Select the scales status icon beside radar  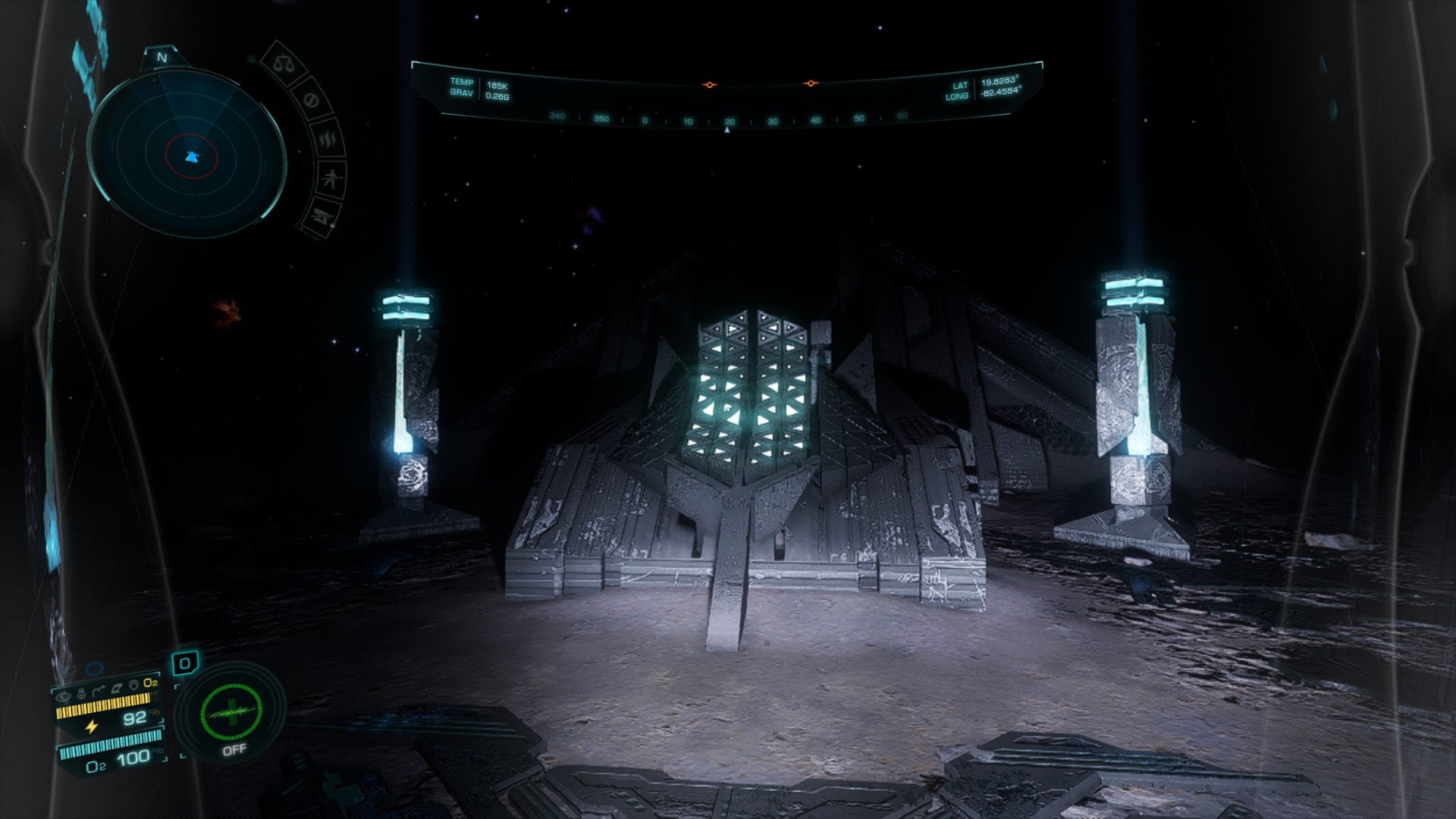tap(286, 63)
